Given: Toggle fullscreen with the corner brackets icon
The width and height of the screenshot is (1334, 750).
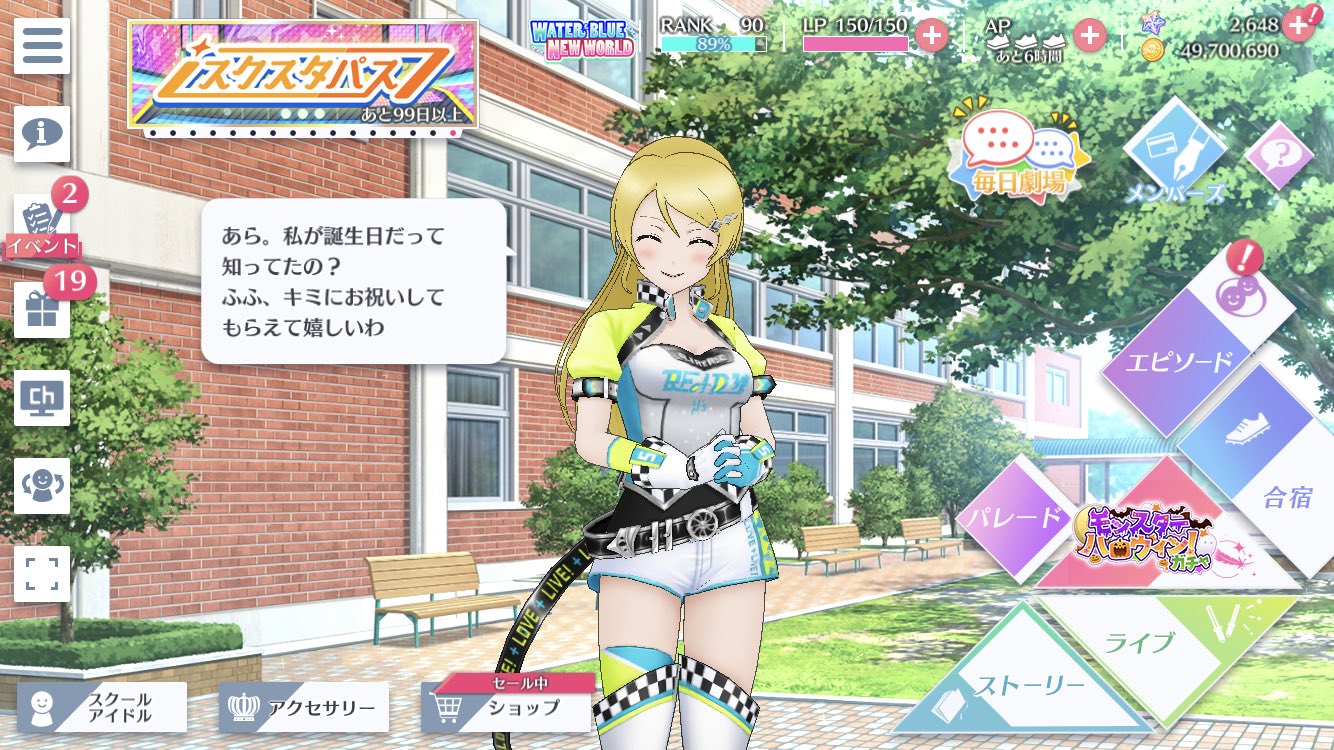Looking at the screenshot, I should (x=41, y=575).
